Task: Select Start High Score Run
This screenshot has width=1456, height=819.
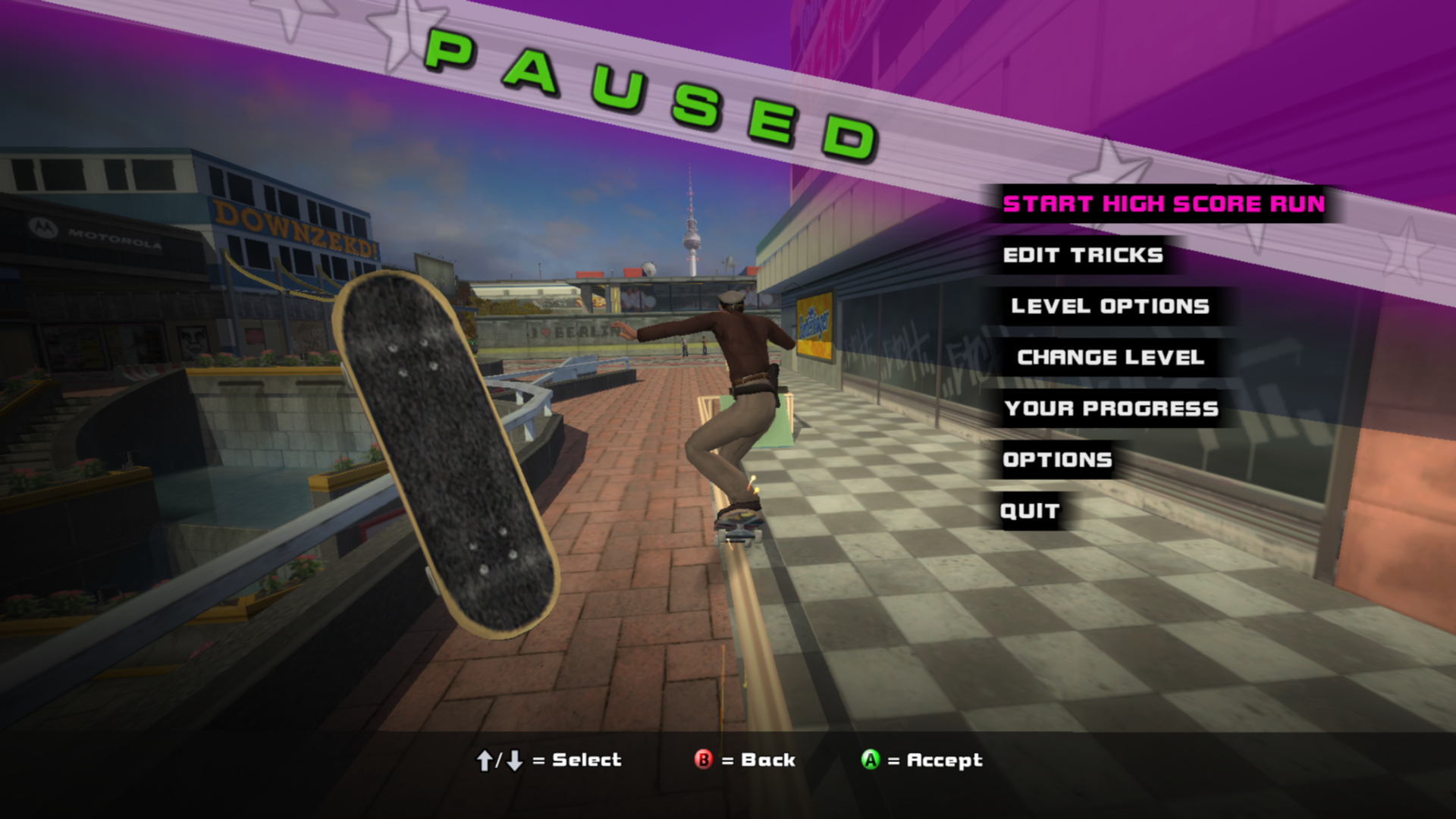Action: pos(1163,204)
